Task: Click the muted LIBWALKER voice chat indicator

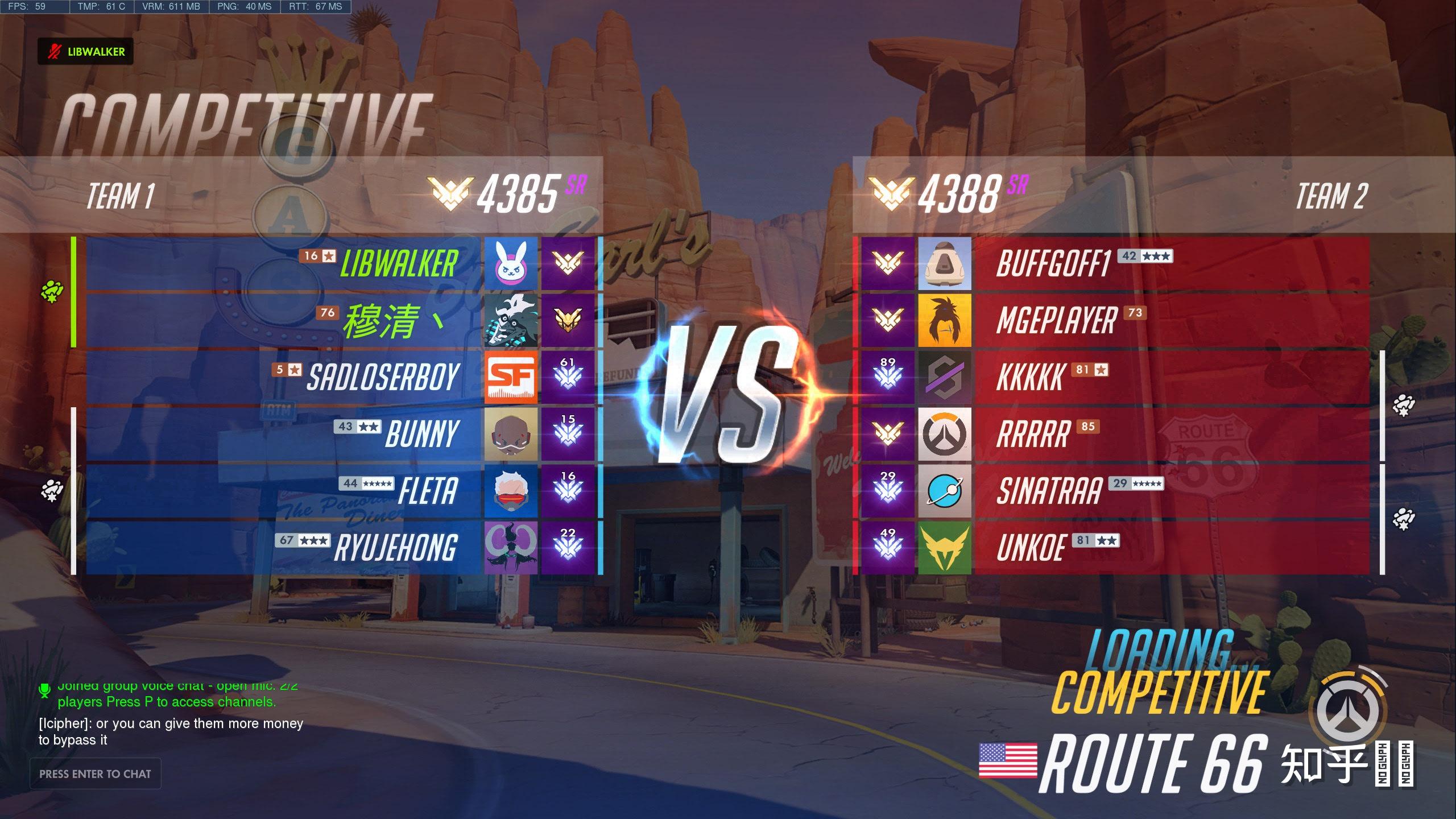Action: 86,52
